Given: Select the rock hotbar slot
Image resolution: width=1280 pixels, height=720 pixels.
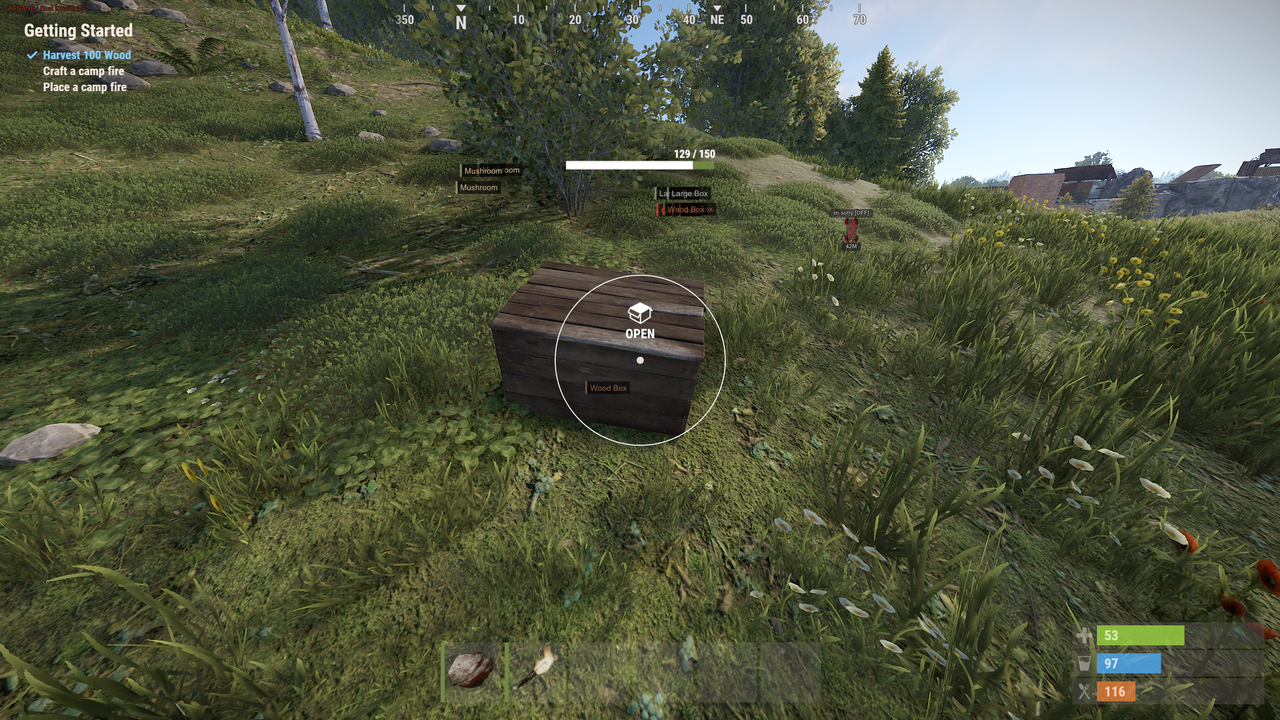Looking at the screenshot, I should click(470, 670).
